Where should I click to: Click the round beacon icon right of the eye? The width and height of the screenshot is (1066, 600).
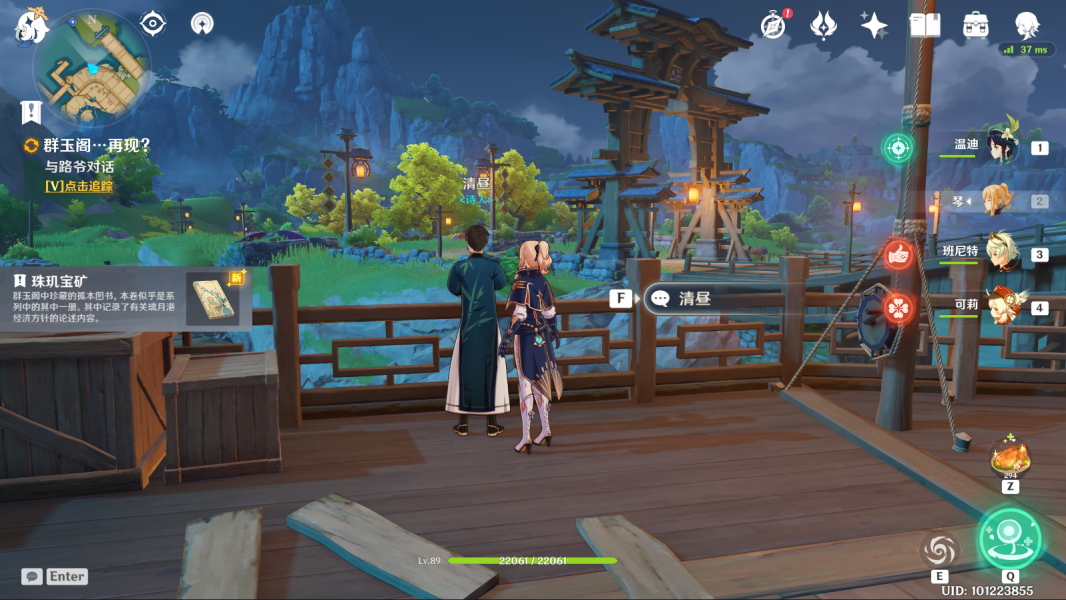pos(201,23)
